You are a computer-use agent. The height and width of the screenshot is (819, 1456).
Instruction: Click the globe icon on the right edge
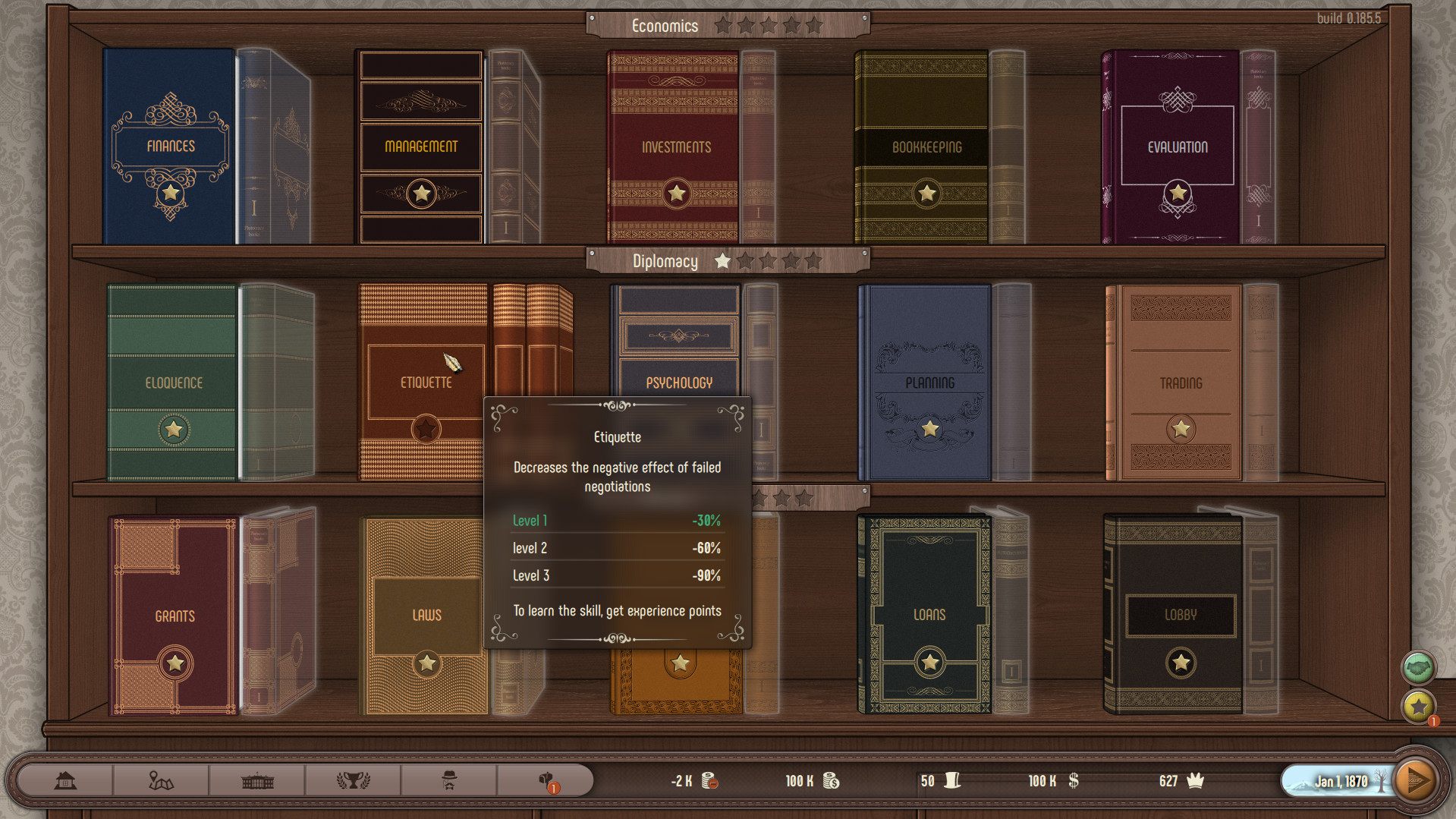pyautogui.click(x=1418, y=668)
